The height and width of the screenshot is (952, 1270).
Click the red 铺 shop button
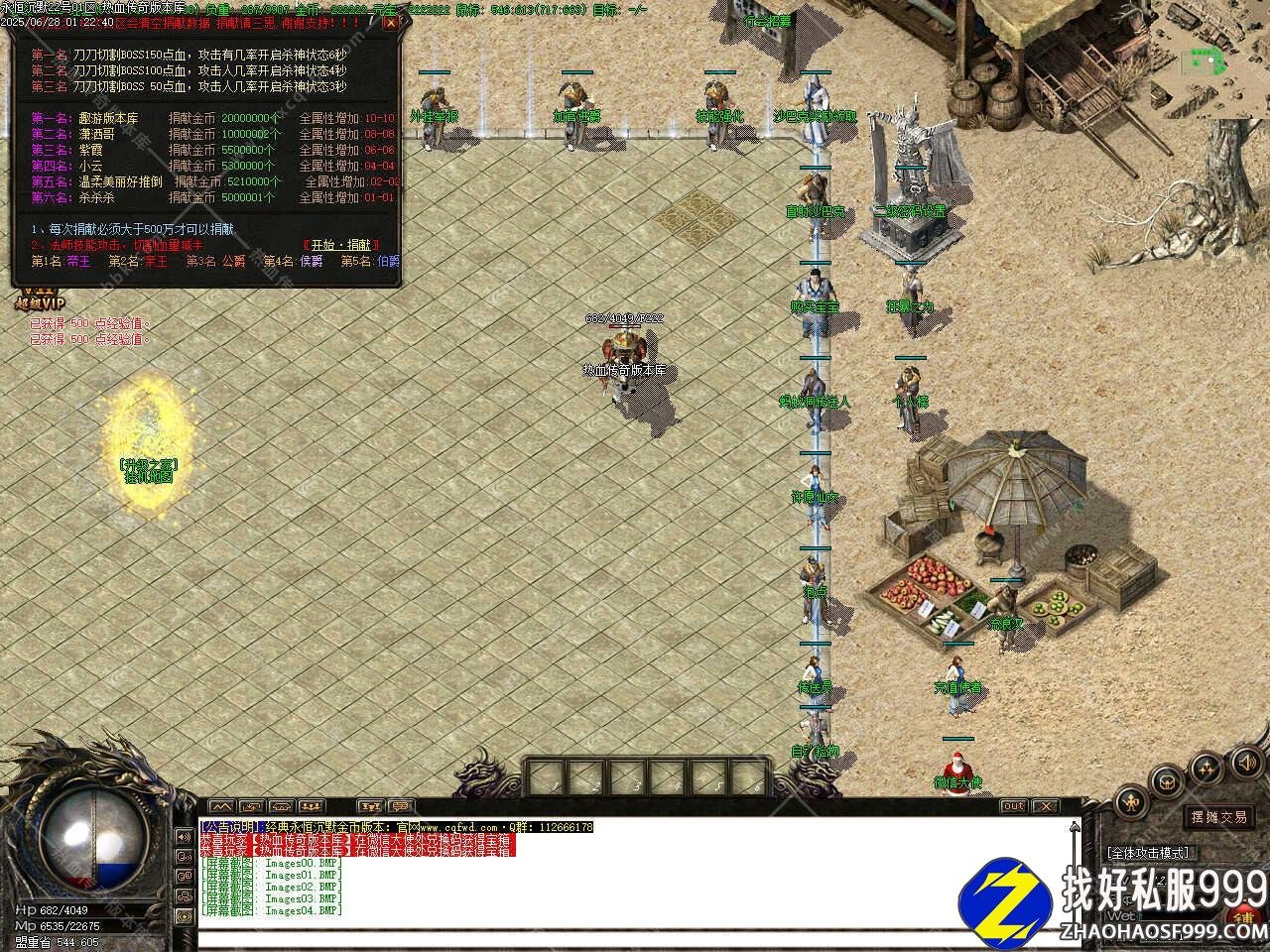1246,914
